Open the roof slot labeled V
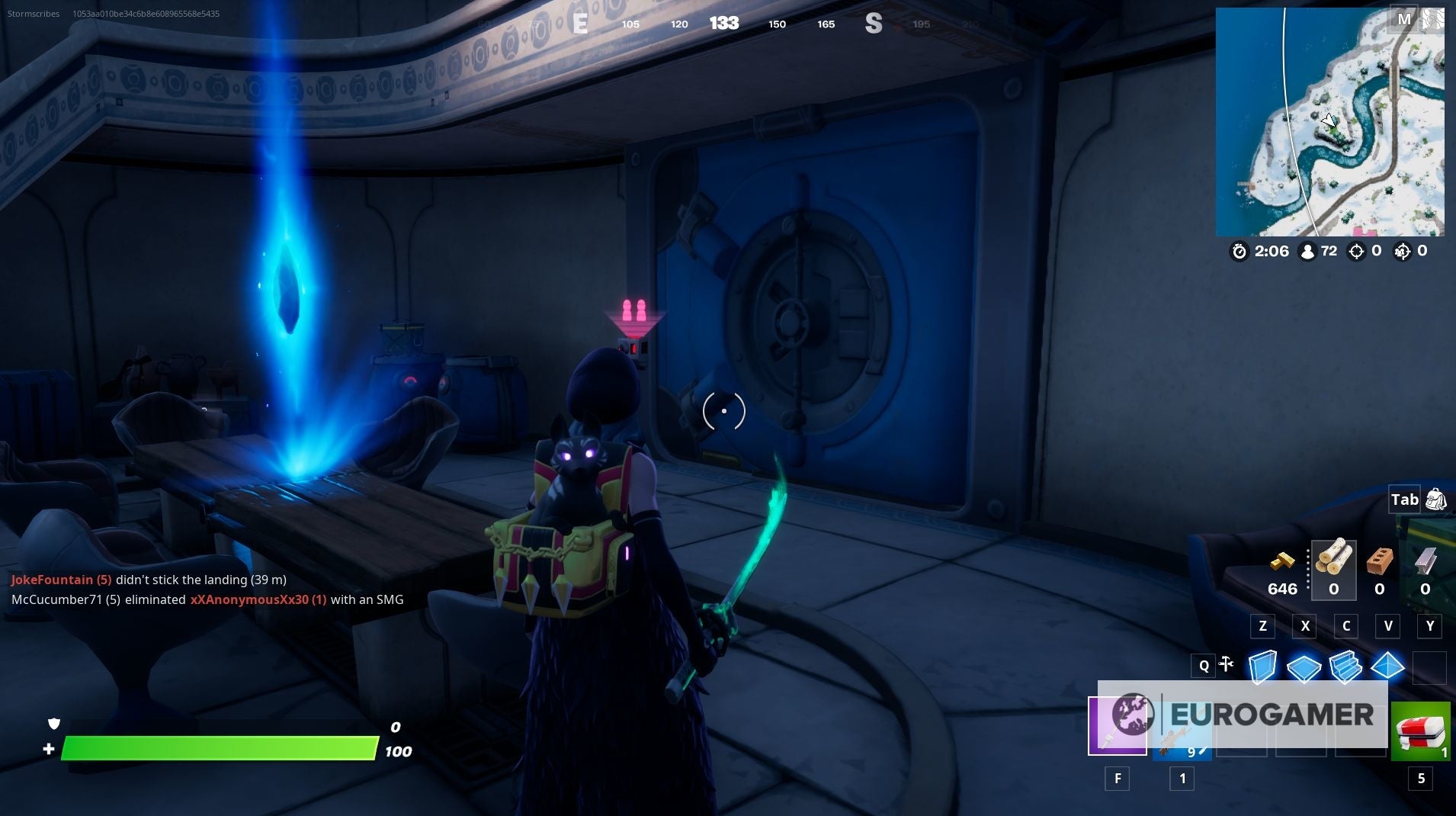The height and width of the screenshot is (816, 1456). pos(1389,626)
